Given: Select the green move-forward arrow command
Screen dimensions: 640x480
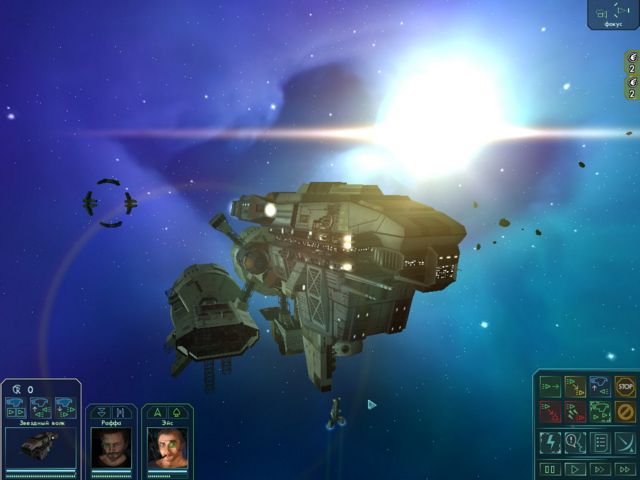Looking at the screenshot, I should pos(550,386).
